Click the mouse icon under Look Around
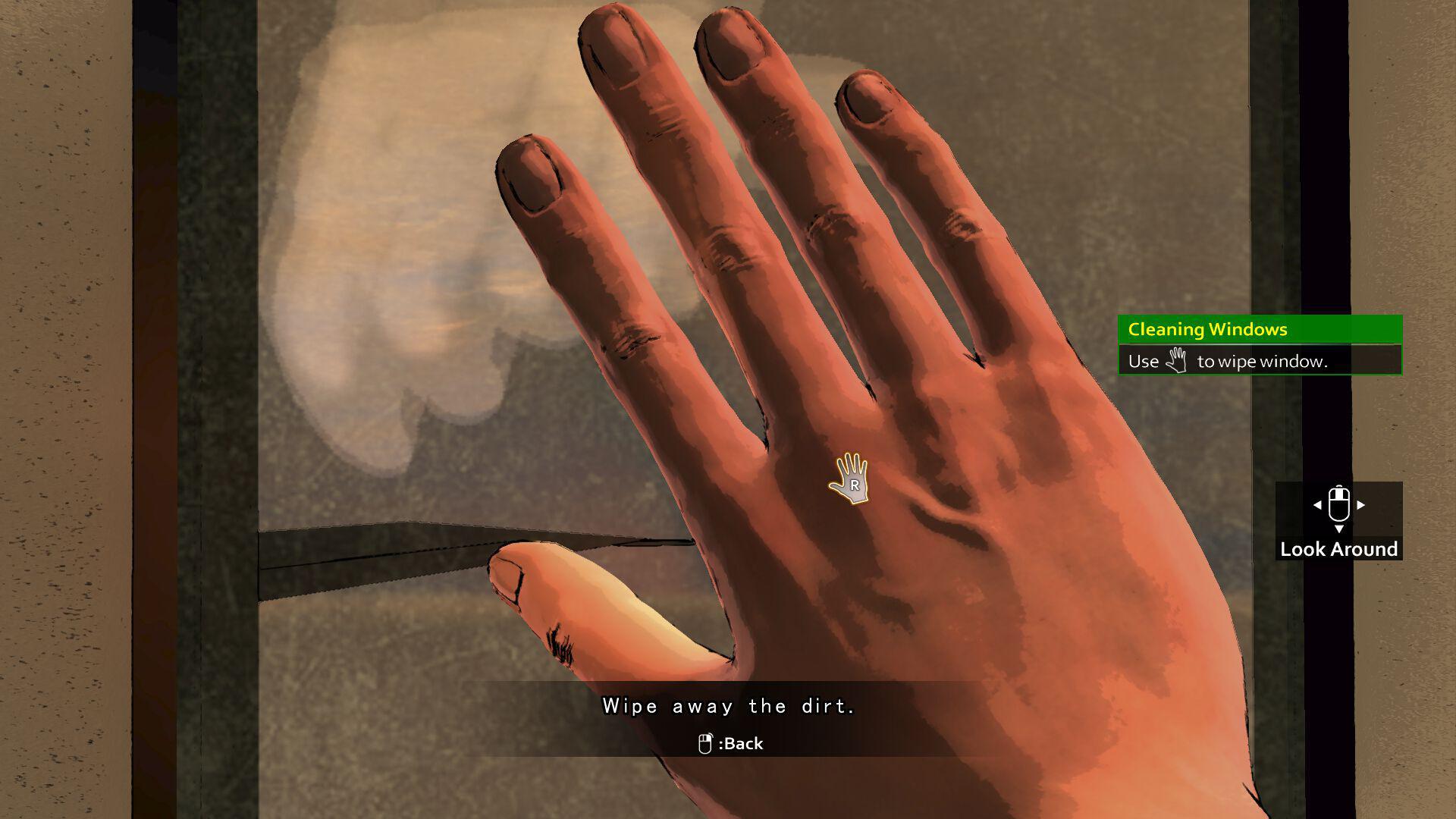 (1338, 504)
